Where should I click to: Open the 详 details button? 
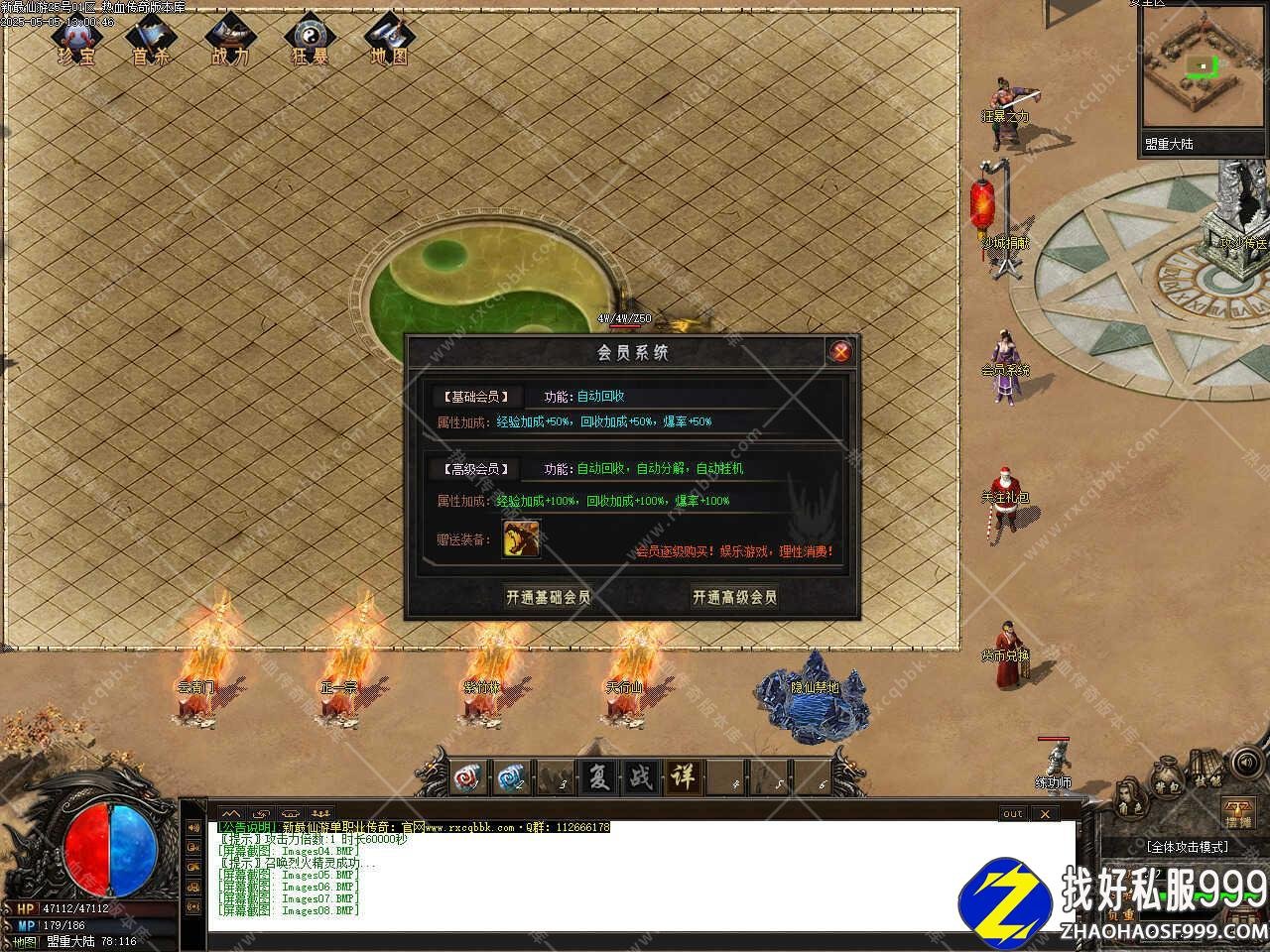coord(684,778)
